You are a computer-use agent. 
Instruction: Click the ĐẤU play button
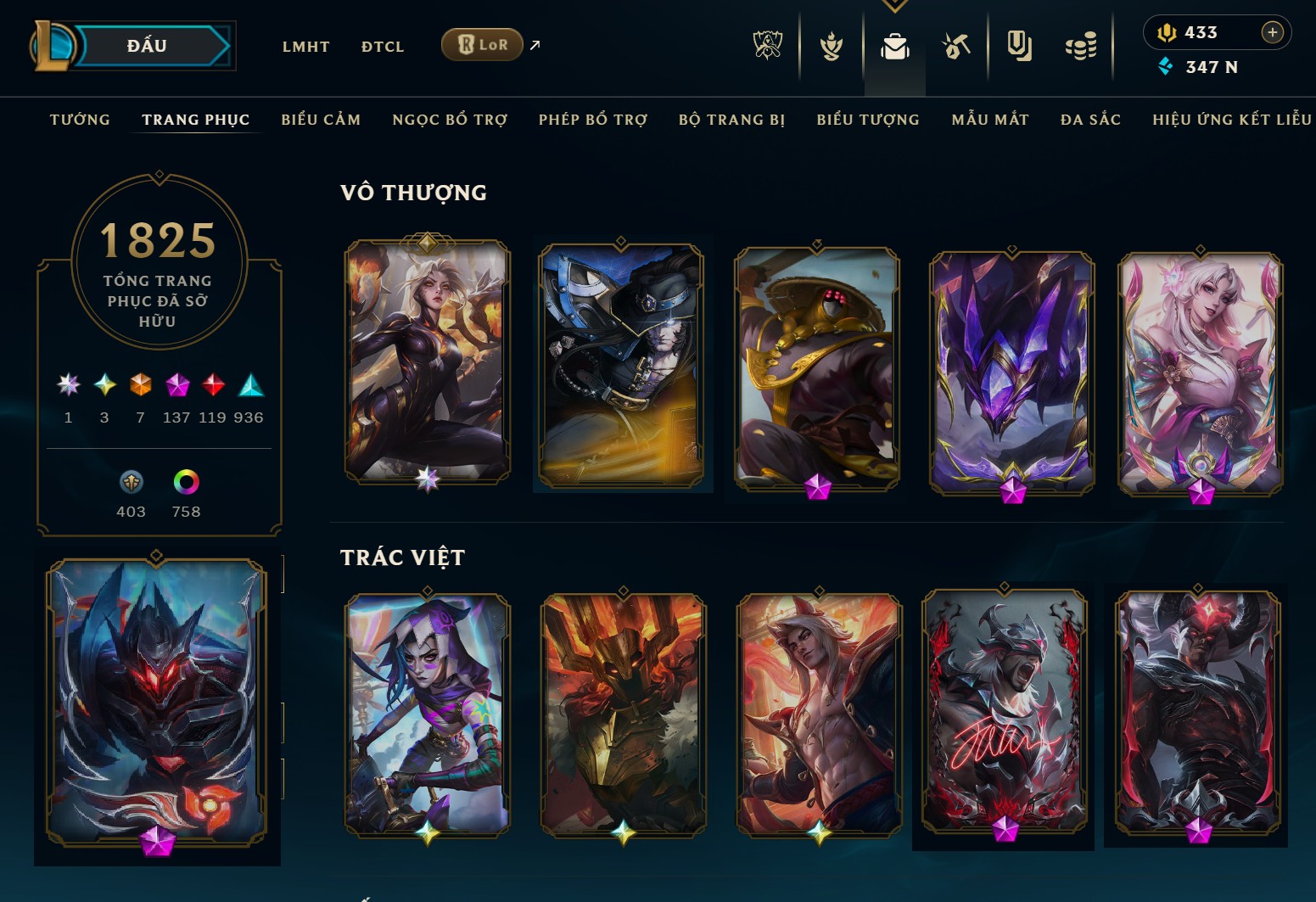pos(148,46)
